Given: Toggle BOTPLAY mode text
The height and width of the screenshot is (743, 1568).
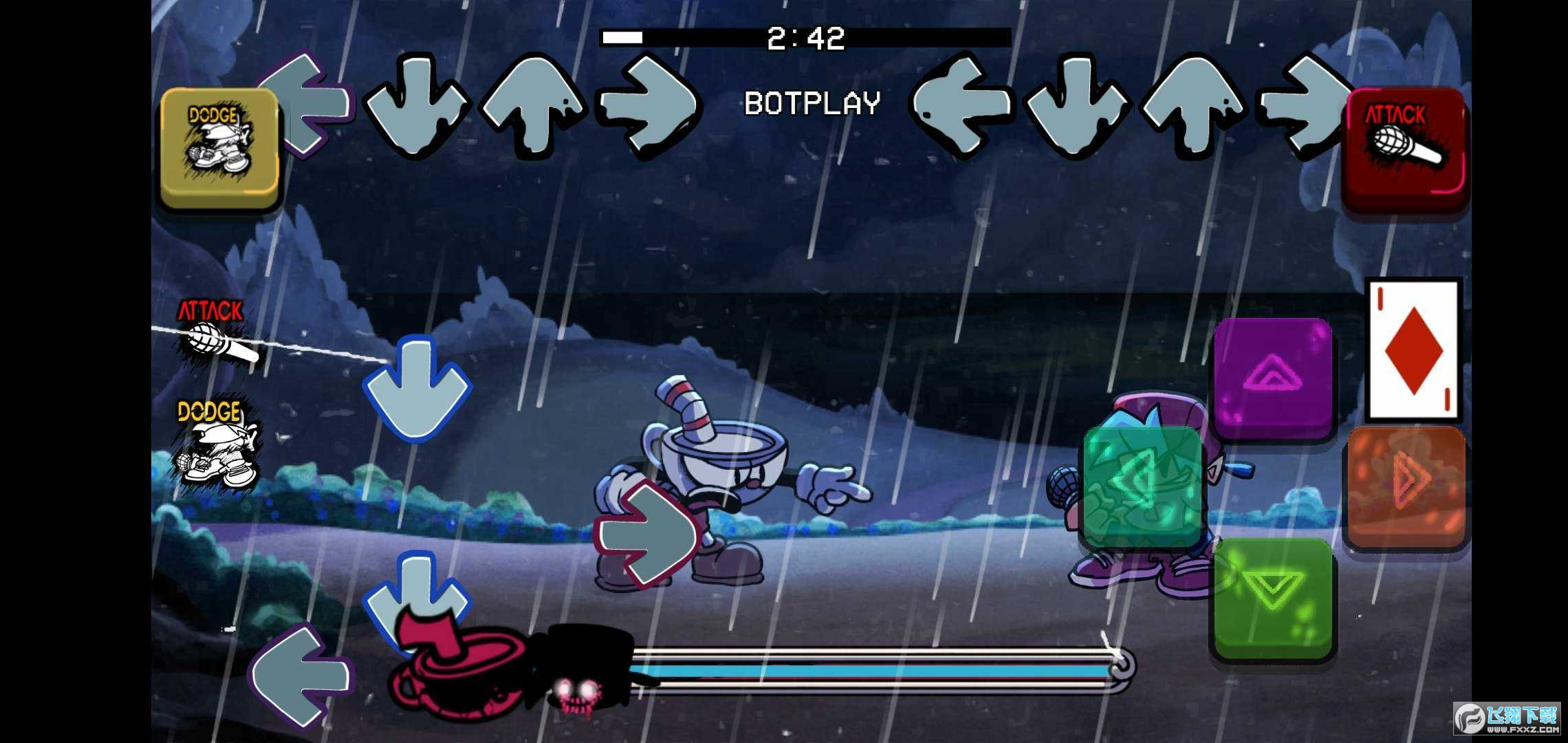Looking at the screenshot, I should (x=812, y=102).
